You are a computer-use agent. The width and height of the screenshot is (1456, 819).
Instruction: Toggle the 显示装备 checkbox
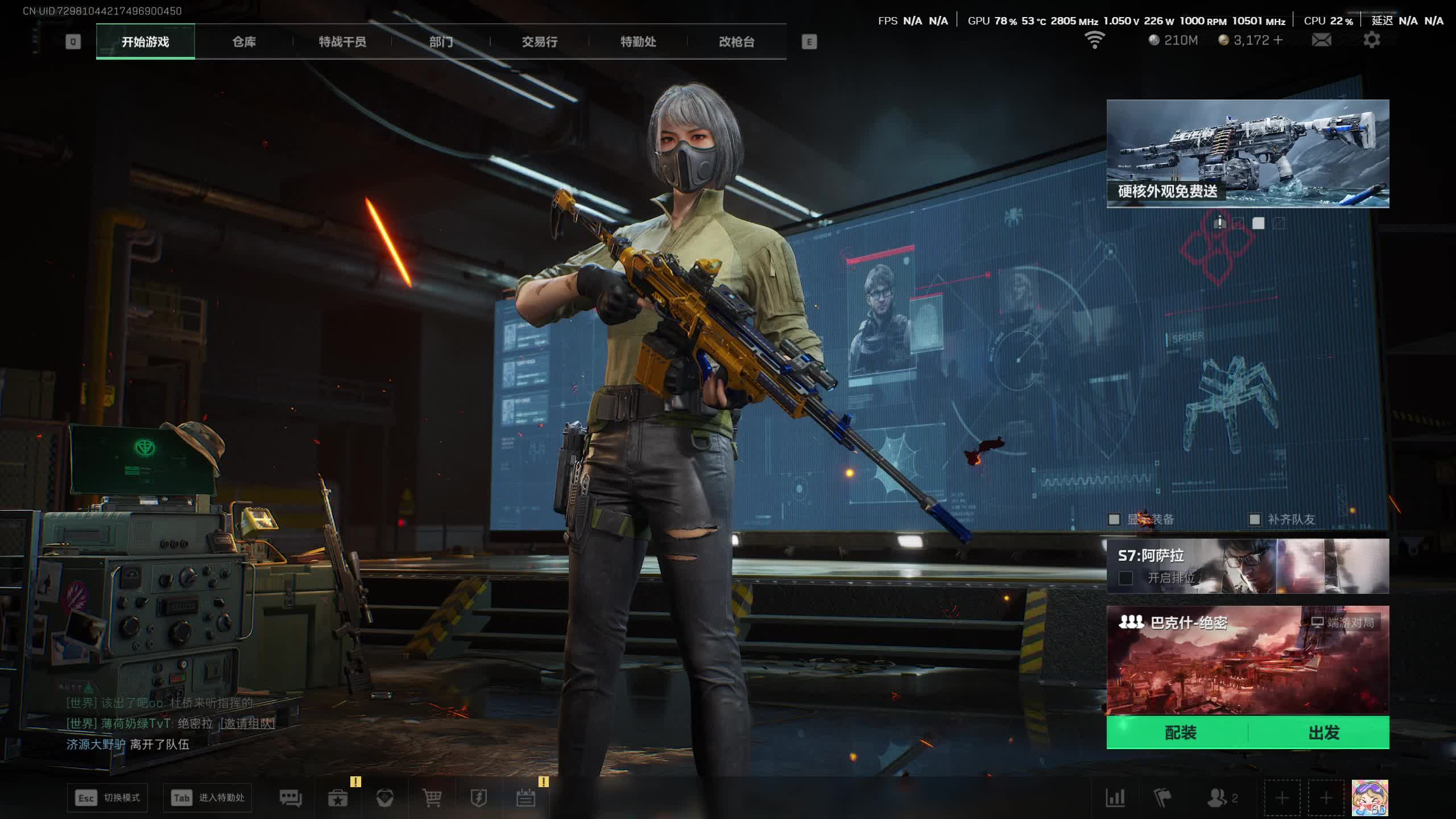pos(1114,519)
